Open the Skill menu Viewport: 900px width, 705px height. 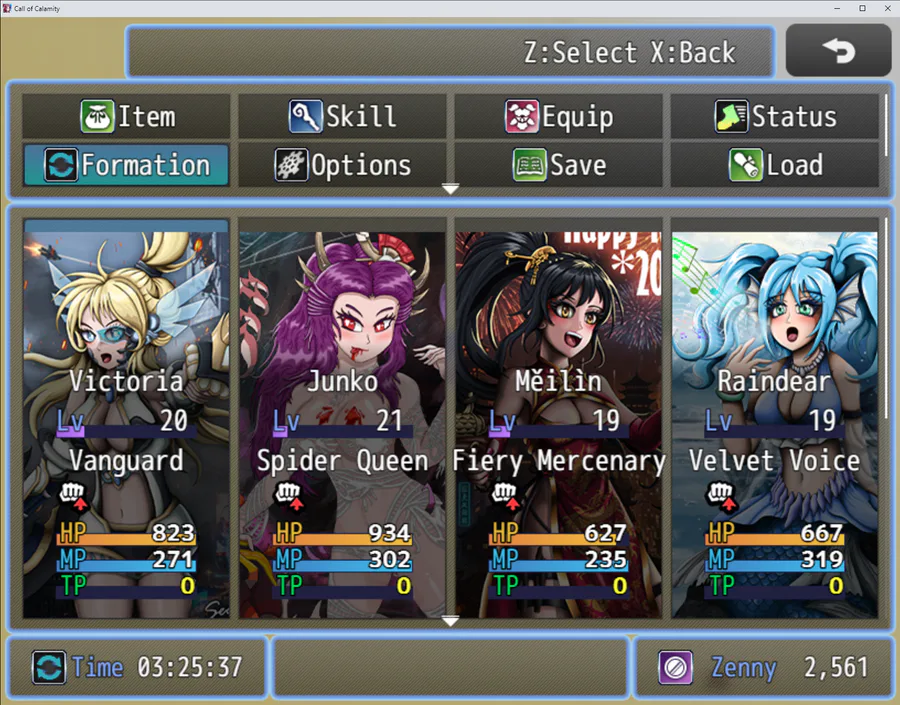[x=343, y=117]
